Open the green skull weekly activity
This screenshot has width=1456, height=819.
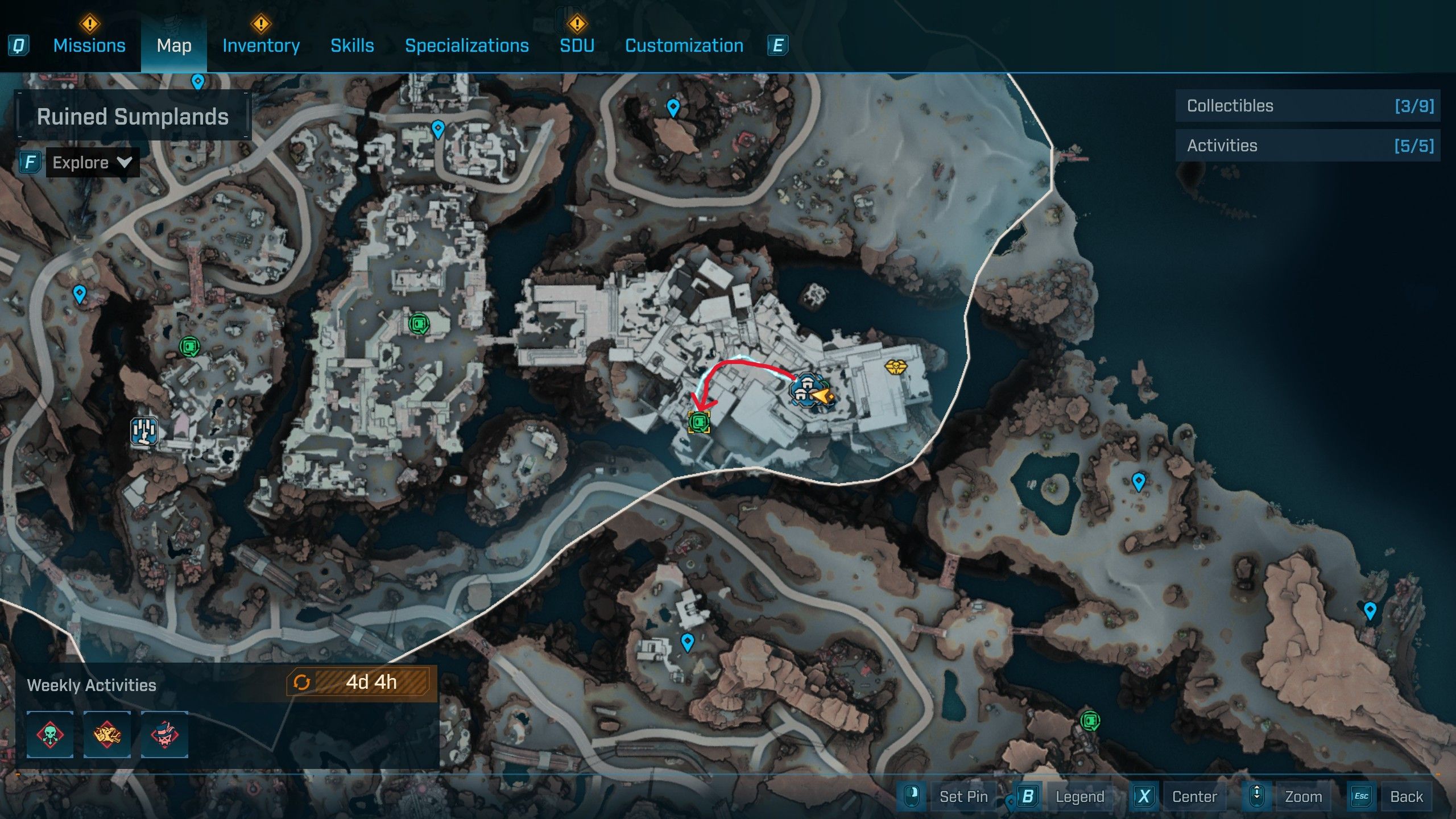pyautogui.click(x=50, y=734)
